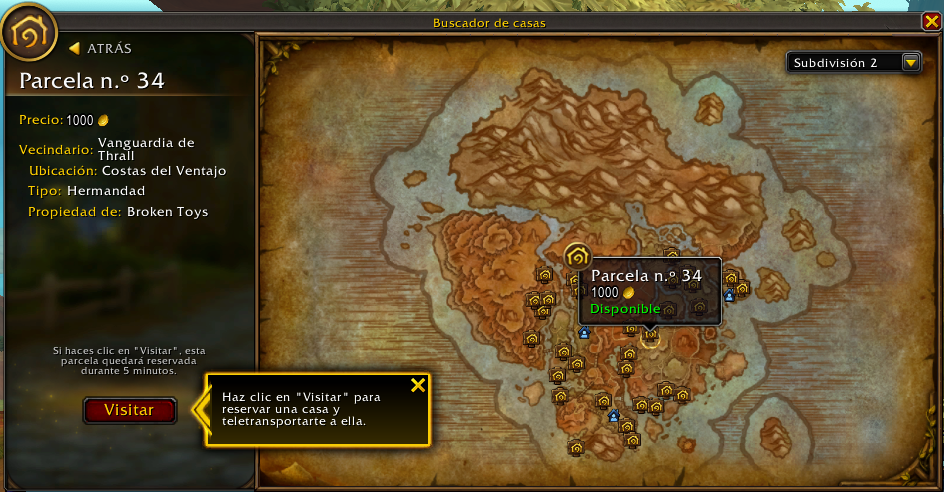Dismiss the yellow Visitar tutorial tooltip
944x492 pixels.
(418, 385)
